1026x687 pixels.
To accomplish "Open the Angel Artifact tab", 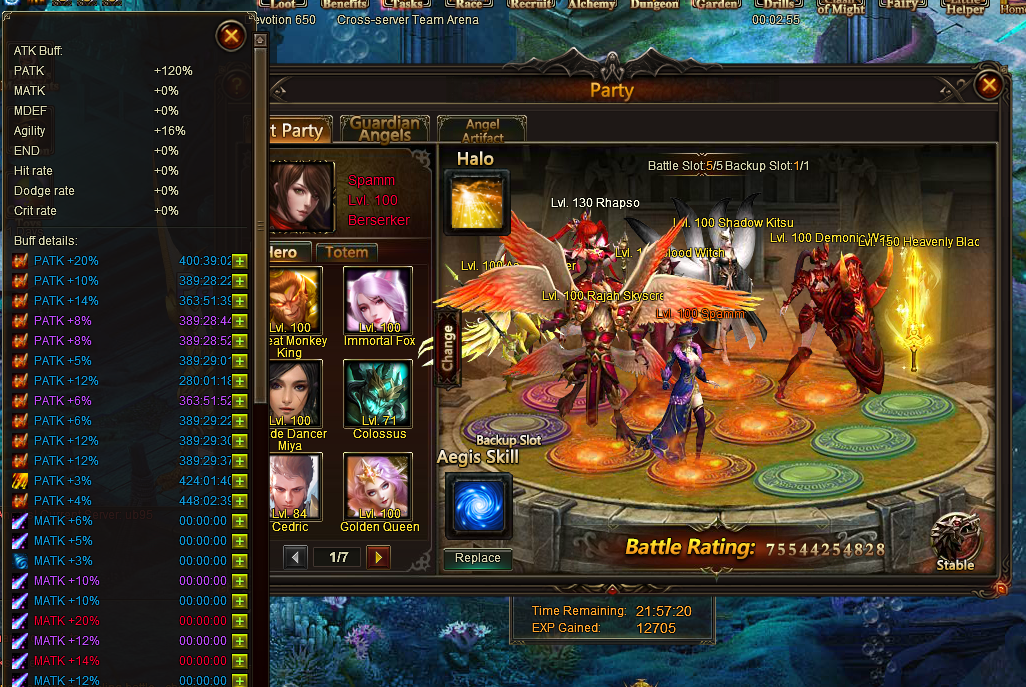I will (x=482, y=130).
